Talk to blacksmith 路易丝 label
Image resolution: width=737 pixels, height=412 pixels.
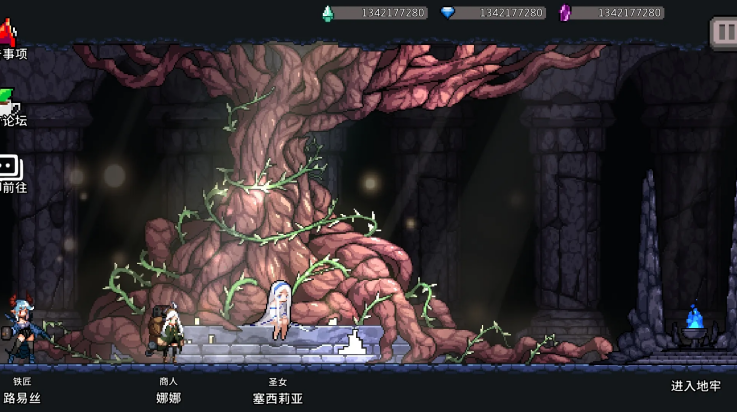tap(21, 397)
